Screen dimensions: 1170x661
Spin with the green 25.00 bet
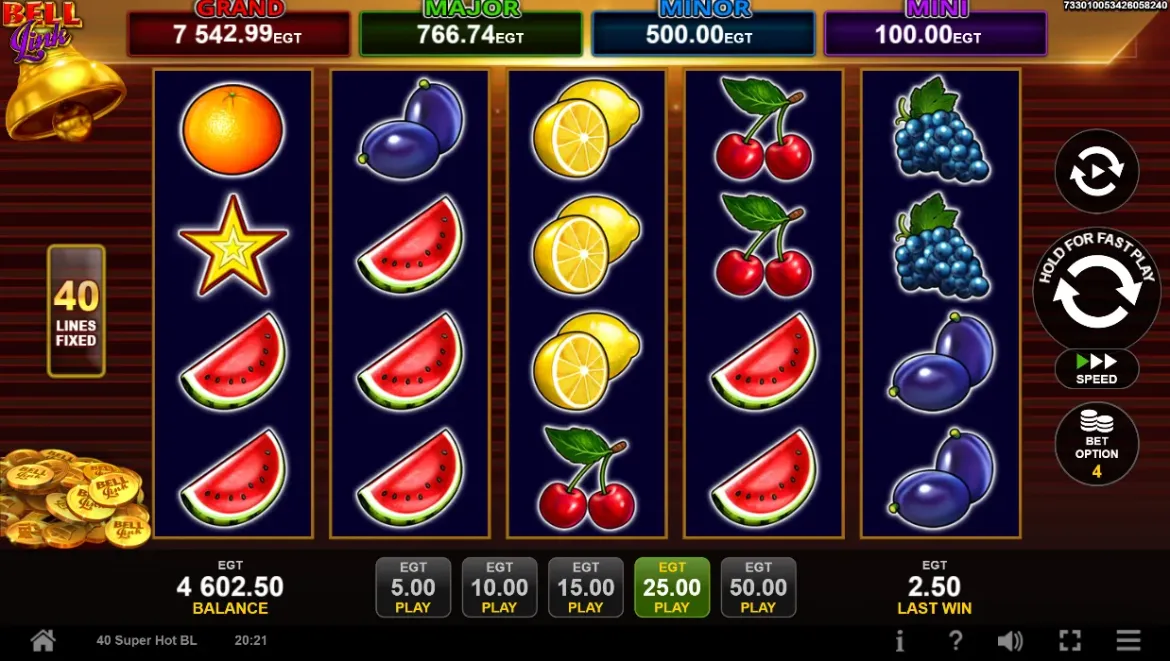(672, 588)
